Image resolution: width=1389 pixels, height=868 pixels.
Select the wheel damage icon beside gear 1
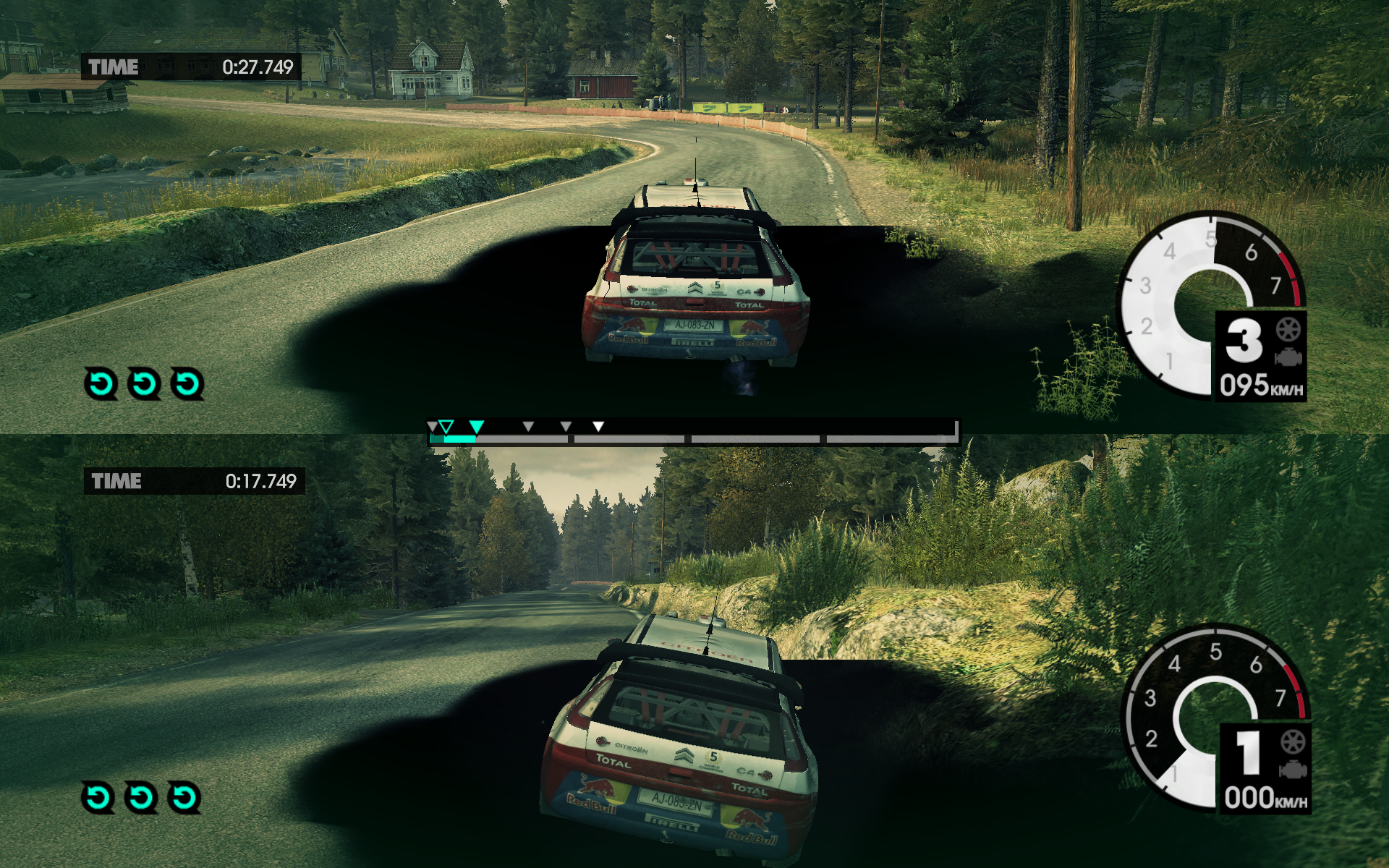pos(1293,742)
